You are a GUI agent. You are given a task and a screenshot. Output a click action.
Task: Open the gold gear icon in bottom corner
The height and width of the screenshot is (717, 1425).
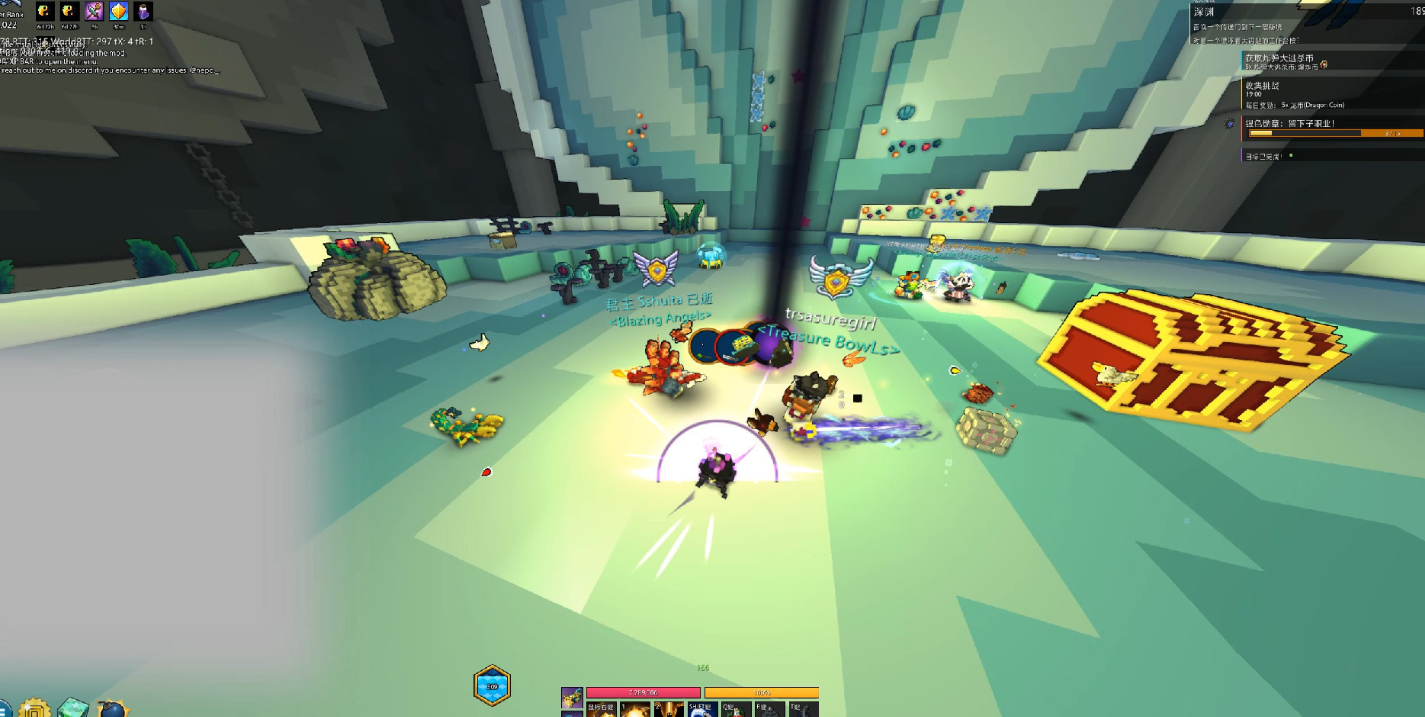[x=34, y=709]
